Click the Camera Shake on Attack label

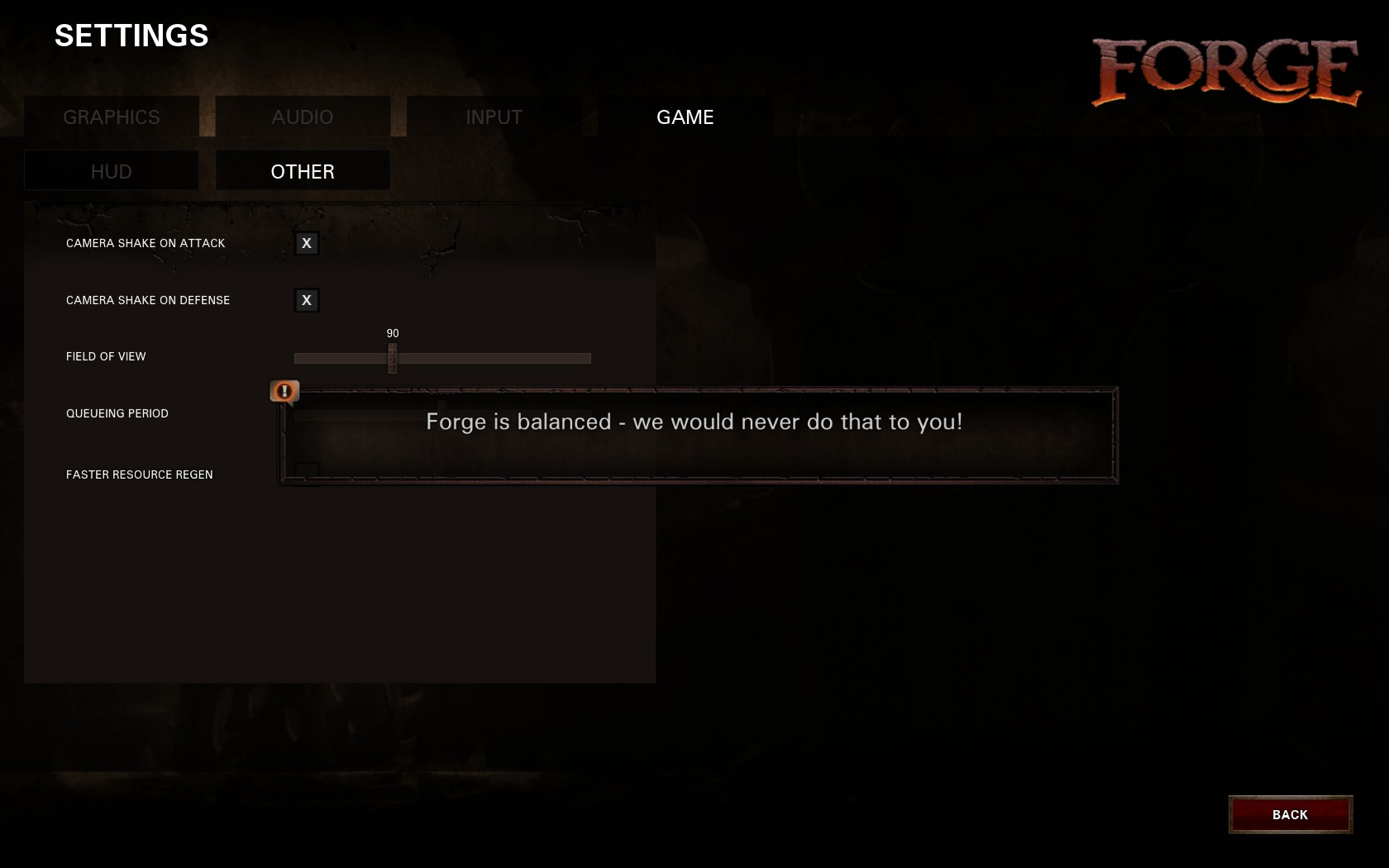pyautogui.click(x=145, y=243)
